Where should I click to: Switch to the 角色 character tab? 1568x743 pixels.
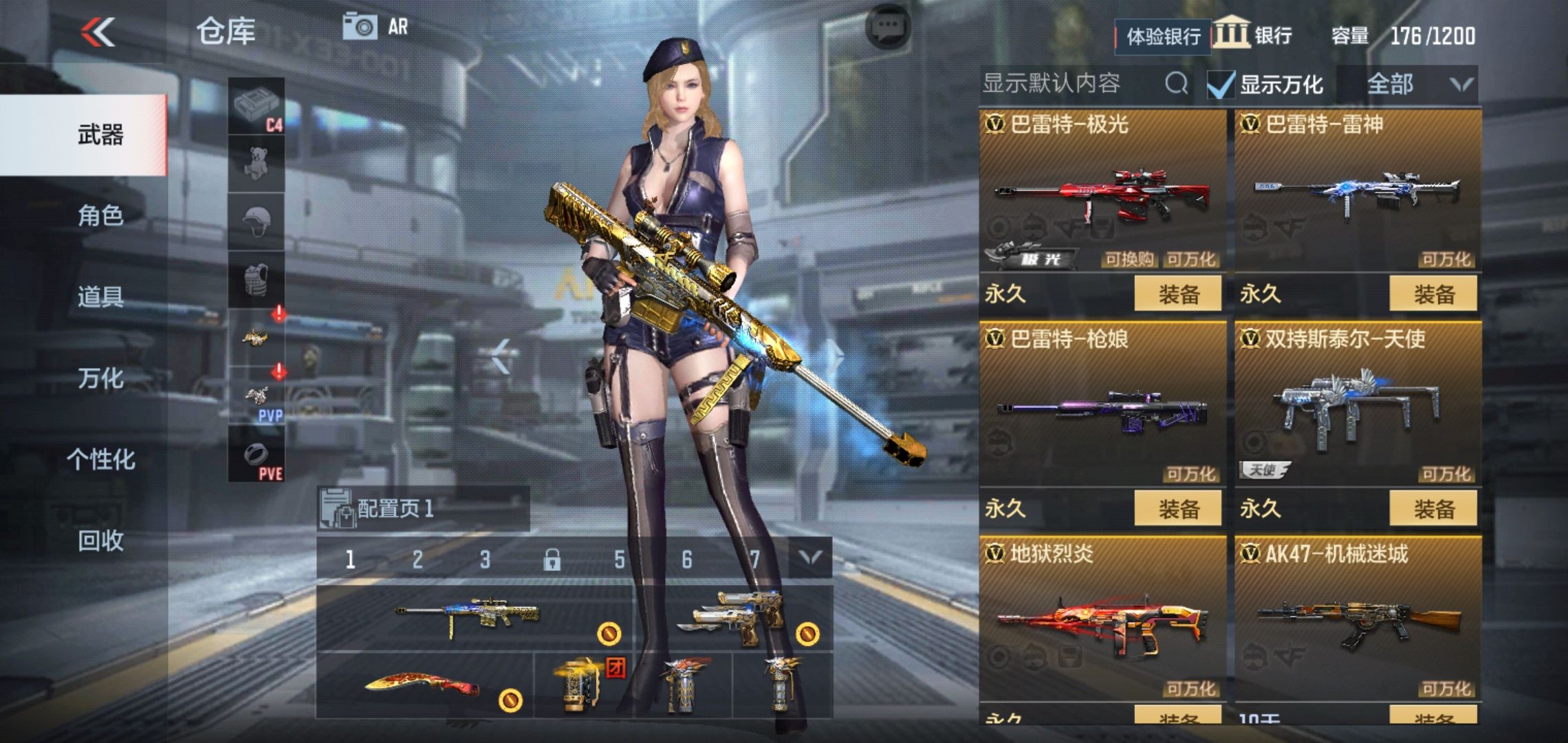[x=100, y=216]
